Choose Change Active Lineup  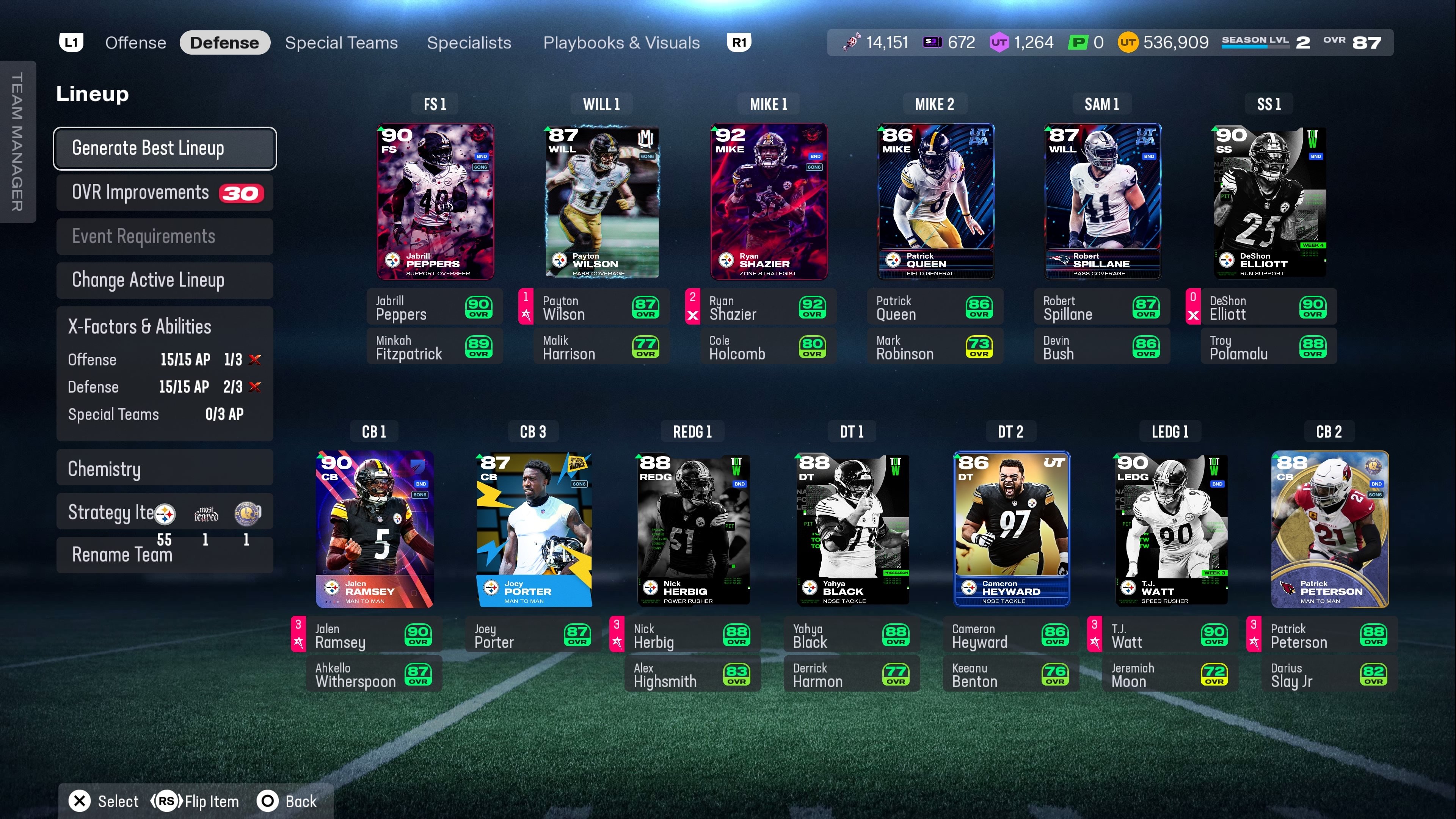[x=165, y=280]
